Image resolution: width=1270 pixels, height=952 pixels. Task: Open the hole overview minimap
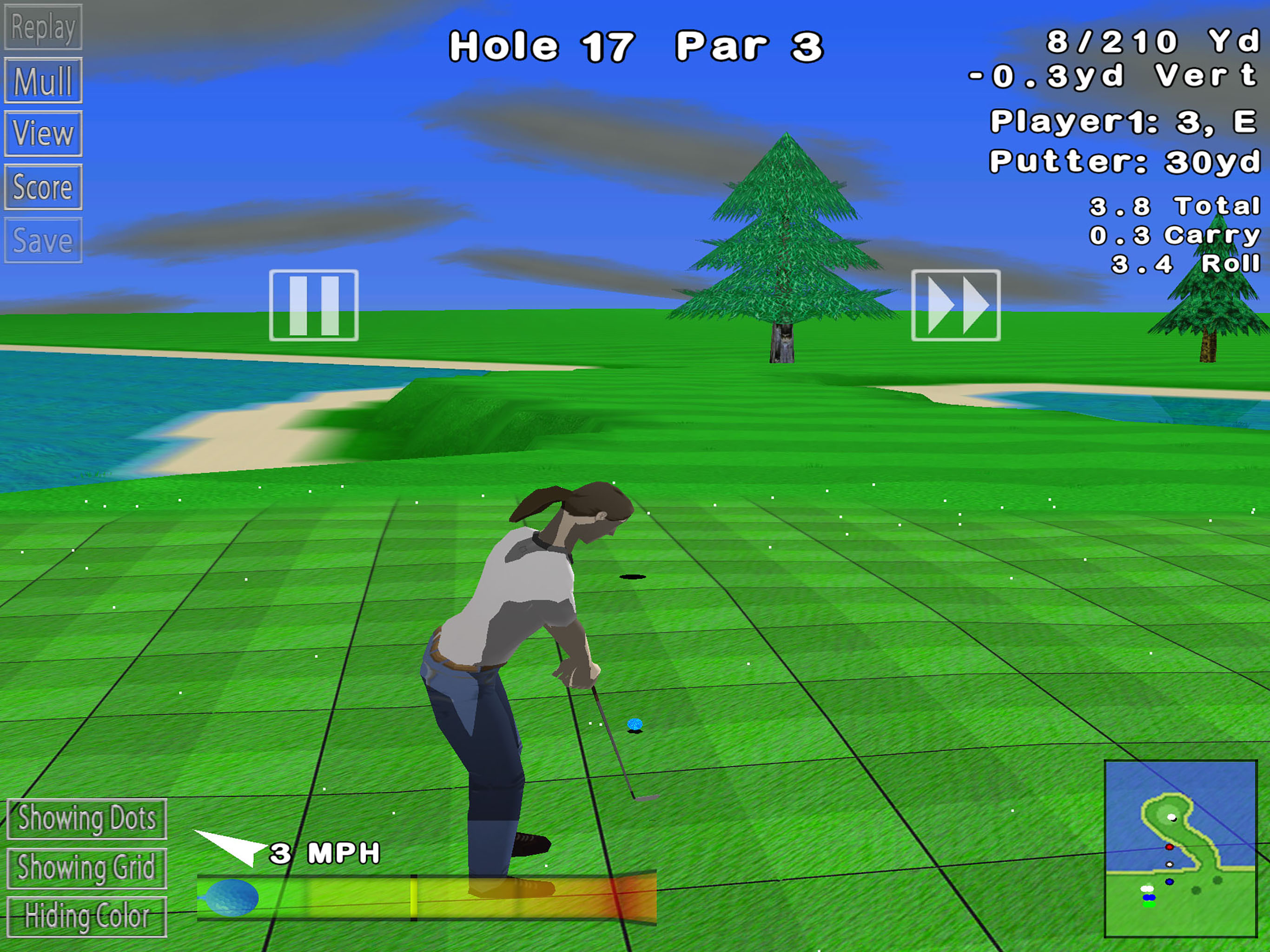coord(1180,849)
